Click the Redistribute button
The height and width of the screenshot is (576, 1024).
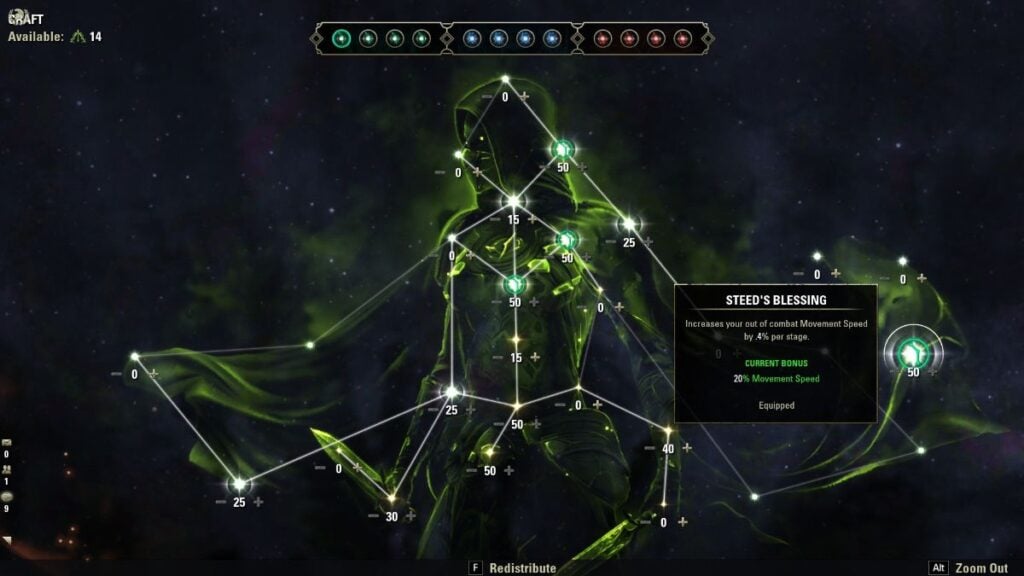[x=521, y=568]
